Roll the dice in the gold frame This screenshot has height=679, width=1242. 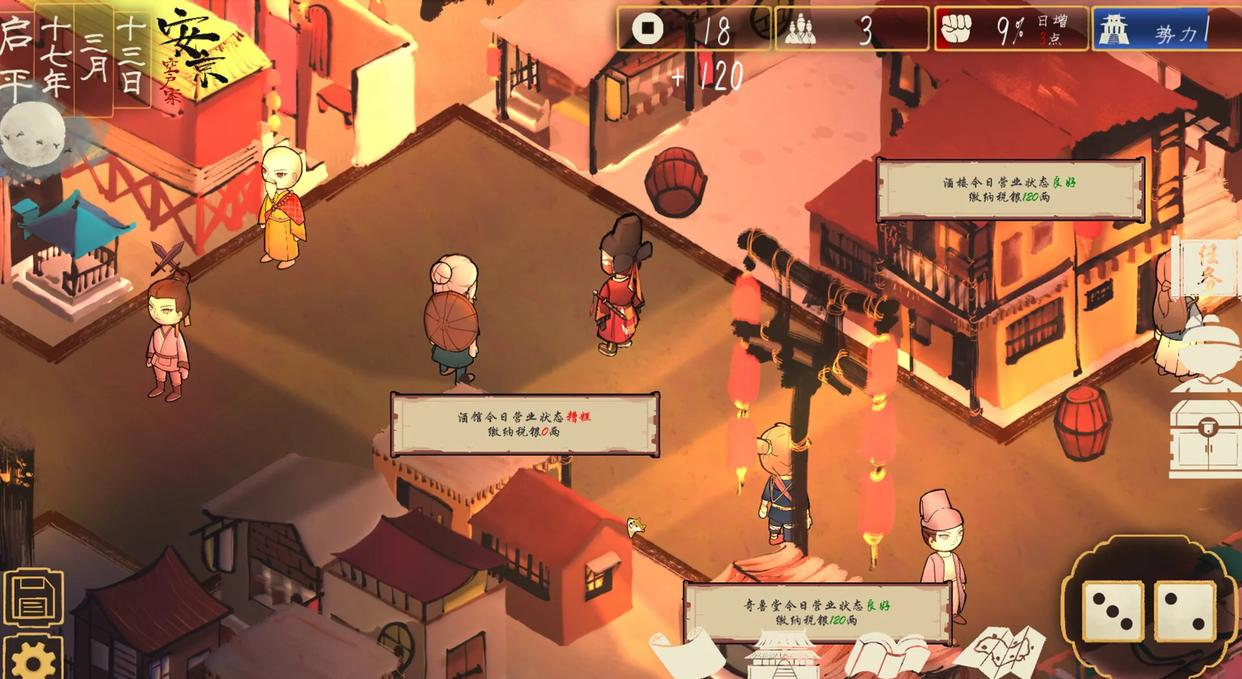click(1148, 610)
